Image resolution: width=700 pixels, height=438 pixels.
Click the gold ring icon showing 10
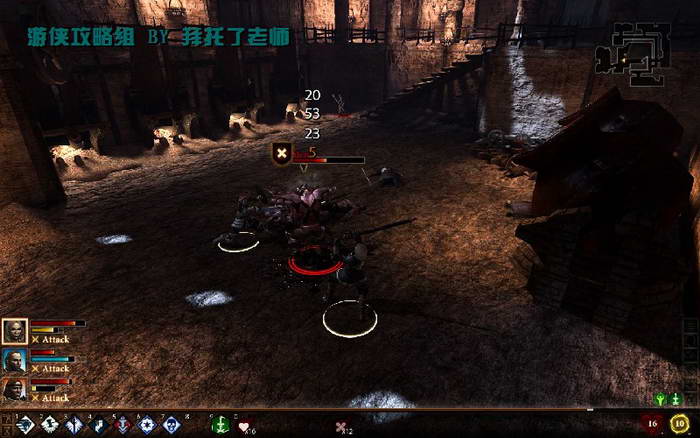coord(682,424)
